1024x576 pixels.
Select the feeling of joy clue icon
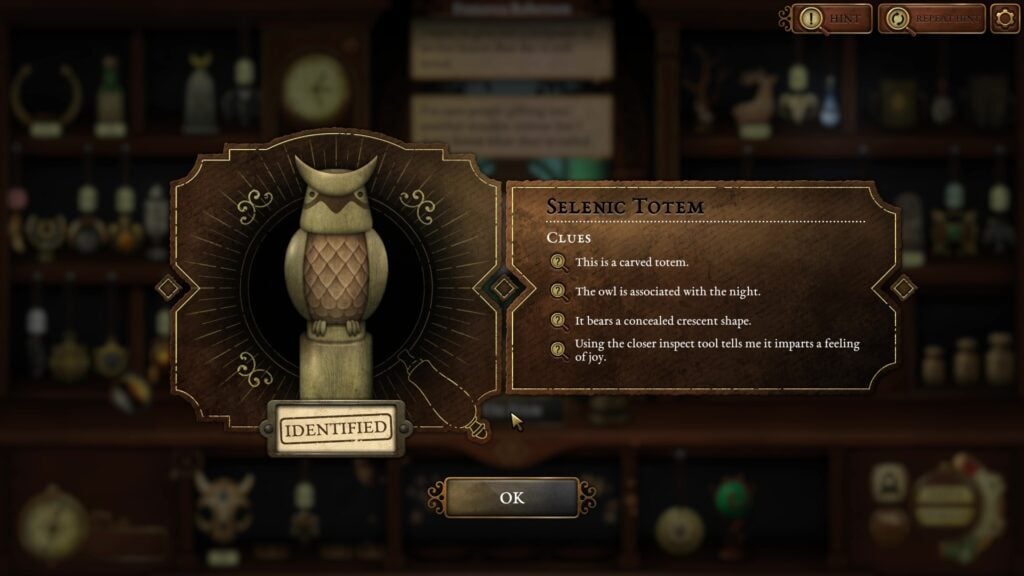558,349
